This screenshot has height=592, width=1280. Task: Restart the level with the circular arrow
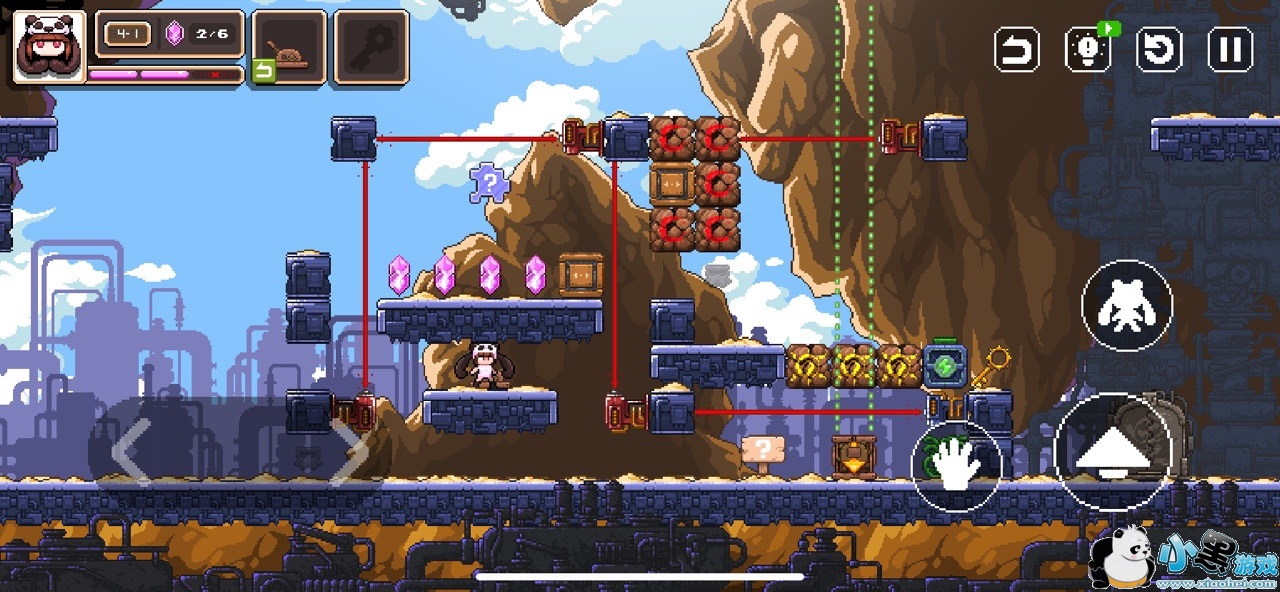(1159, 49)
